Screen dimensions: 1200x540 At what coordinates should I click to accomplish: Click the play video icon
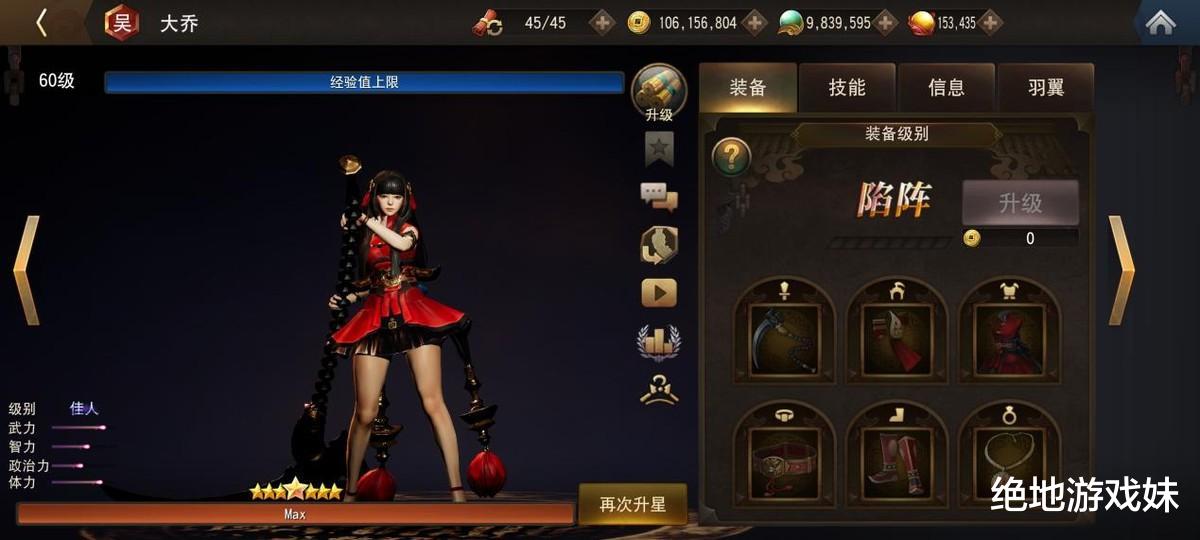tap(659, 292)
